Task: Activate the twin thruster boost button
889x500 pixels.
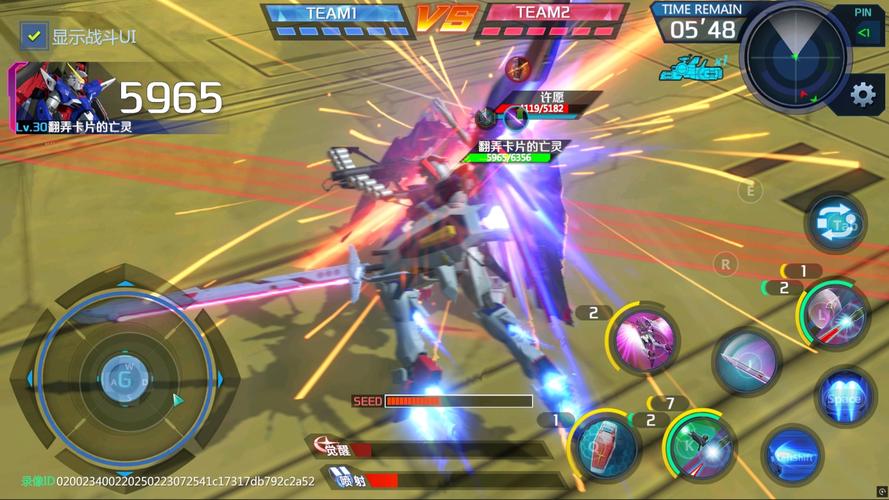Action: pos(845,395)
